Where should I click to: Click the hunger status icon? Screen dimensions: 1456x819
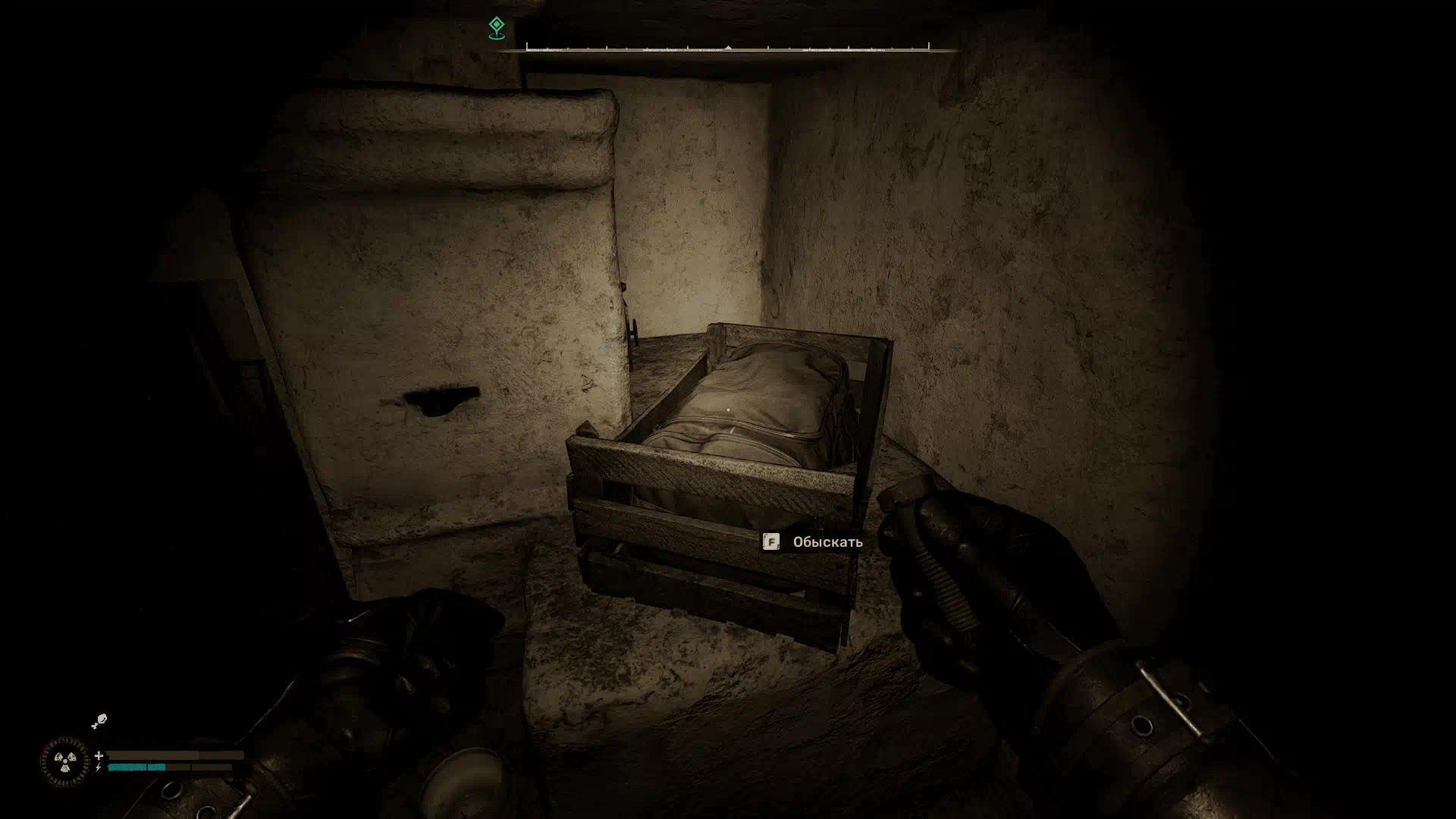[99, 721]
